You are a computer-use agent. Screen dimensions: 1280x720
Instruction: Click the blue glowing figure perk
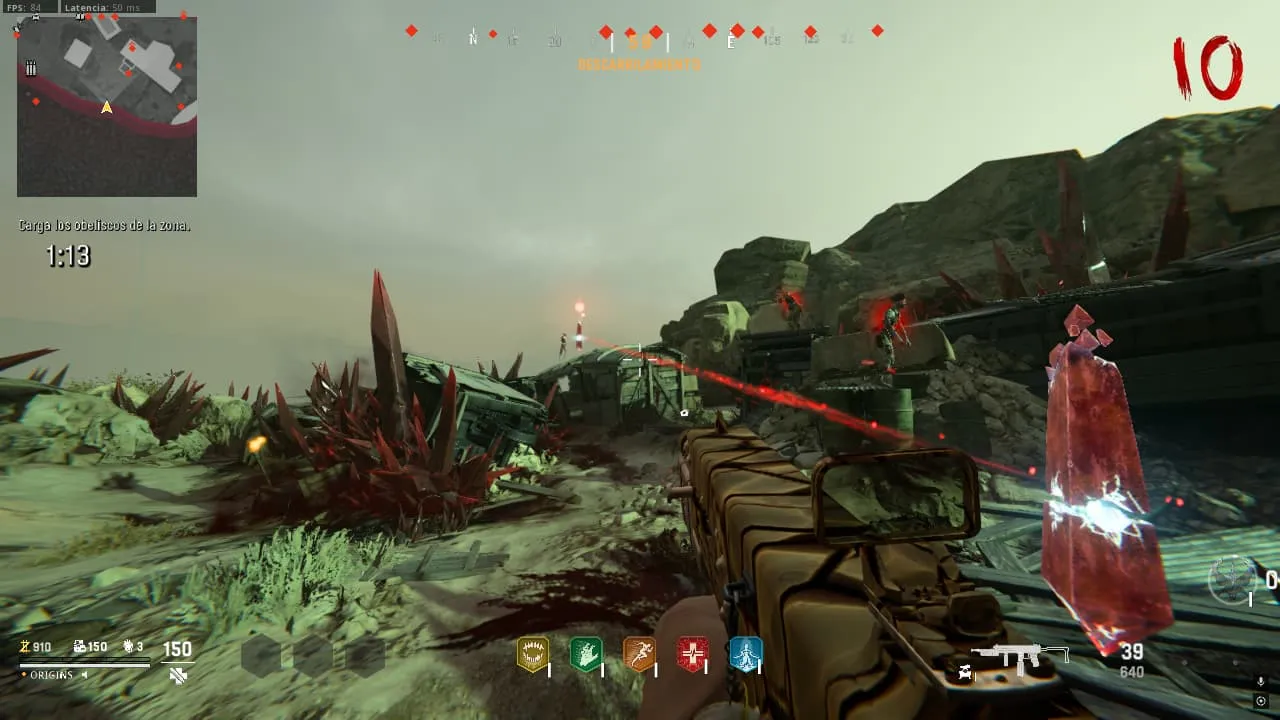[745, 654]
